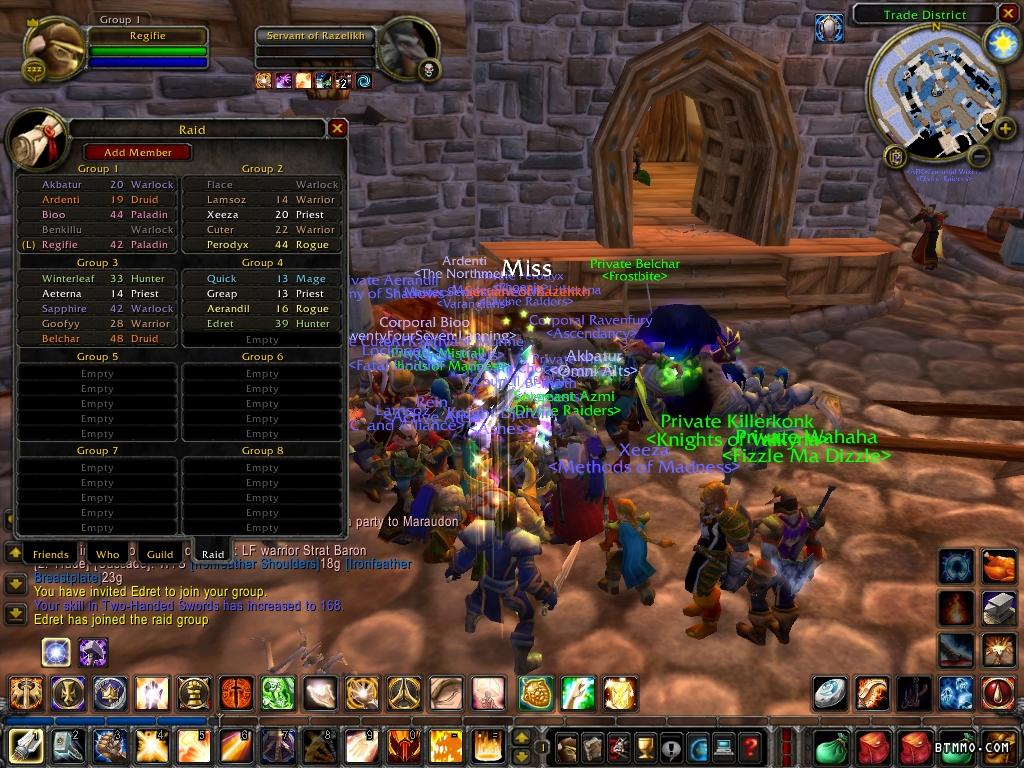The height and width of the screenshot is (768, 1024).
Task: Click the Add Member button
Action: pos(137,152)
